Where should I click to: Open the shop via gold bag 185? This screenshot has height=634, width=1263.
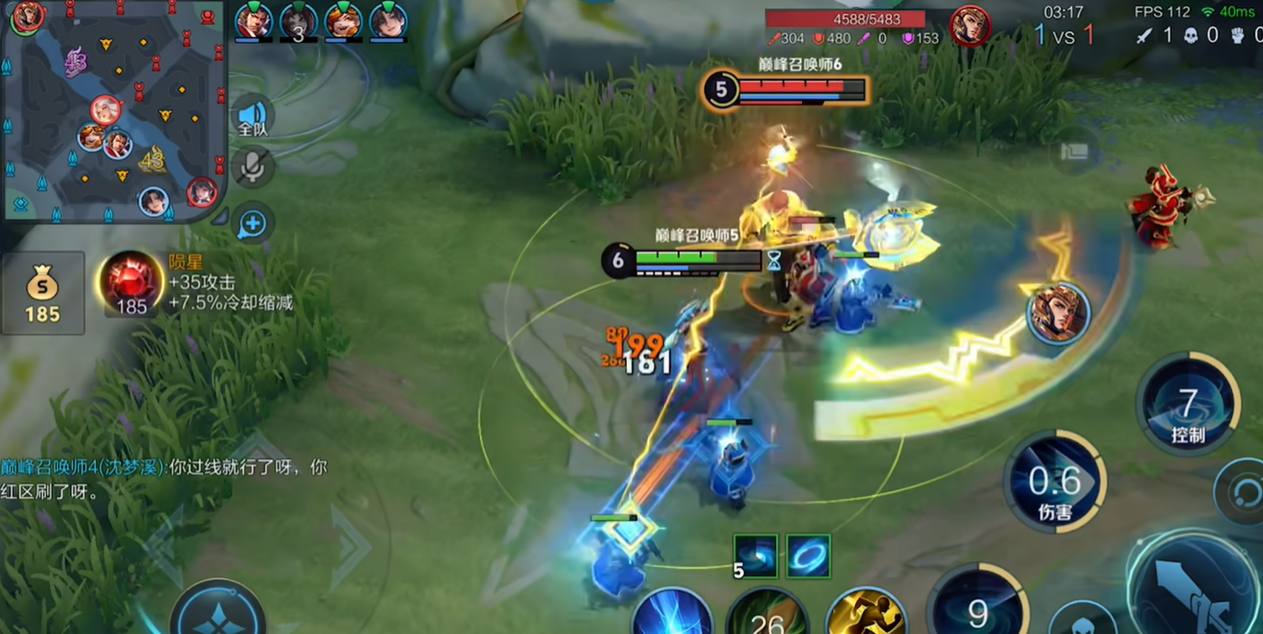(x=43, y=292)
